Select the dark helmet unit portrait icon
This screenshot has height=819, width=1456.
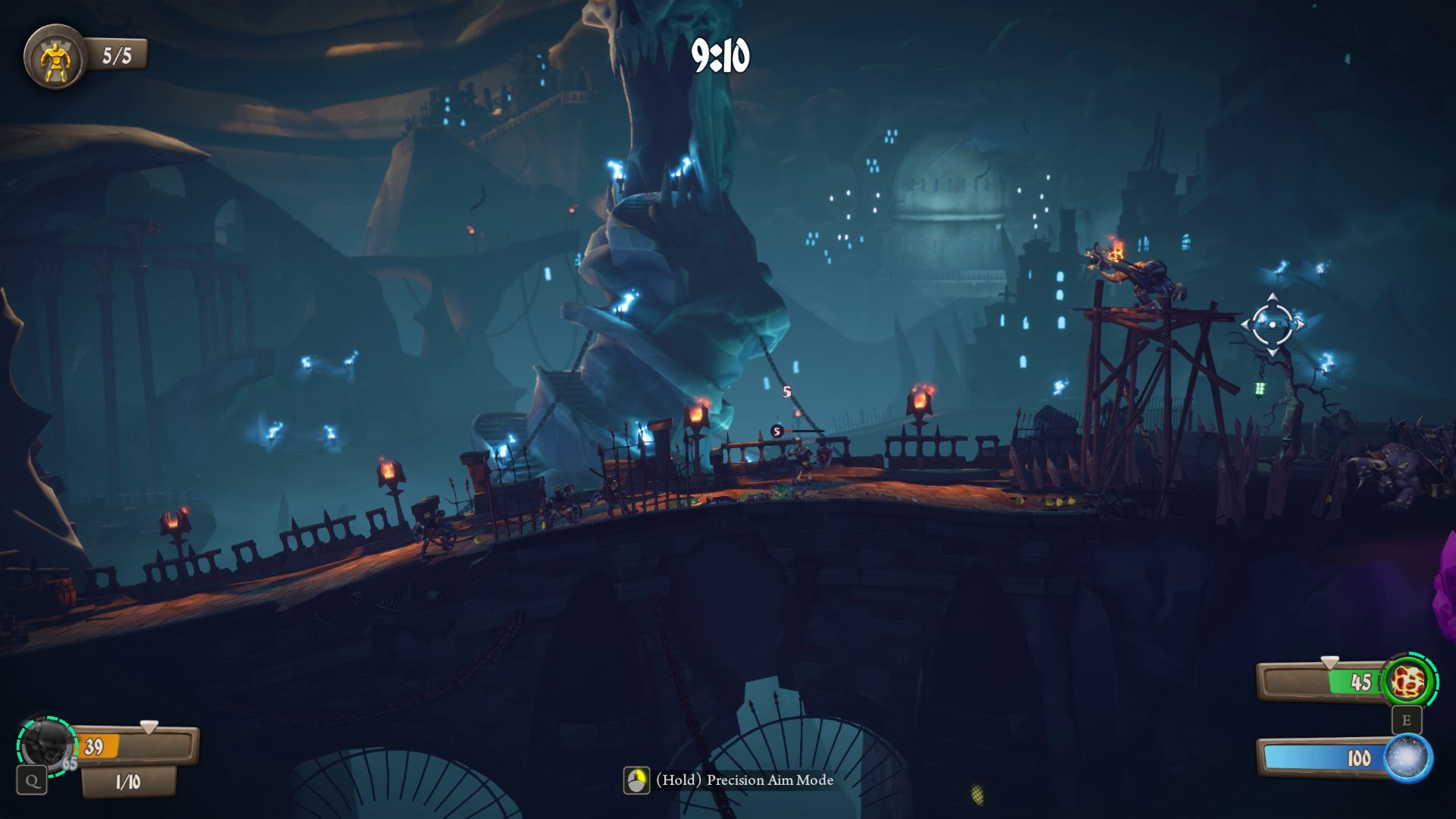coord(45,745)
